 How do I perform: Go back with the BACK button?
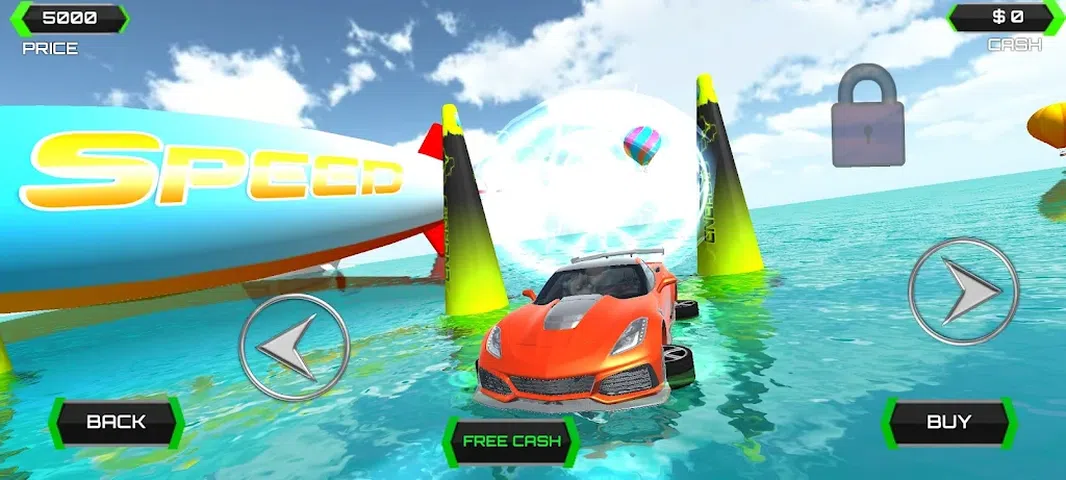116,421
